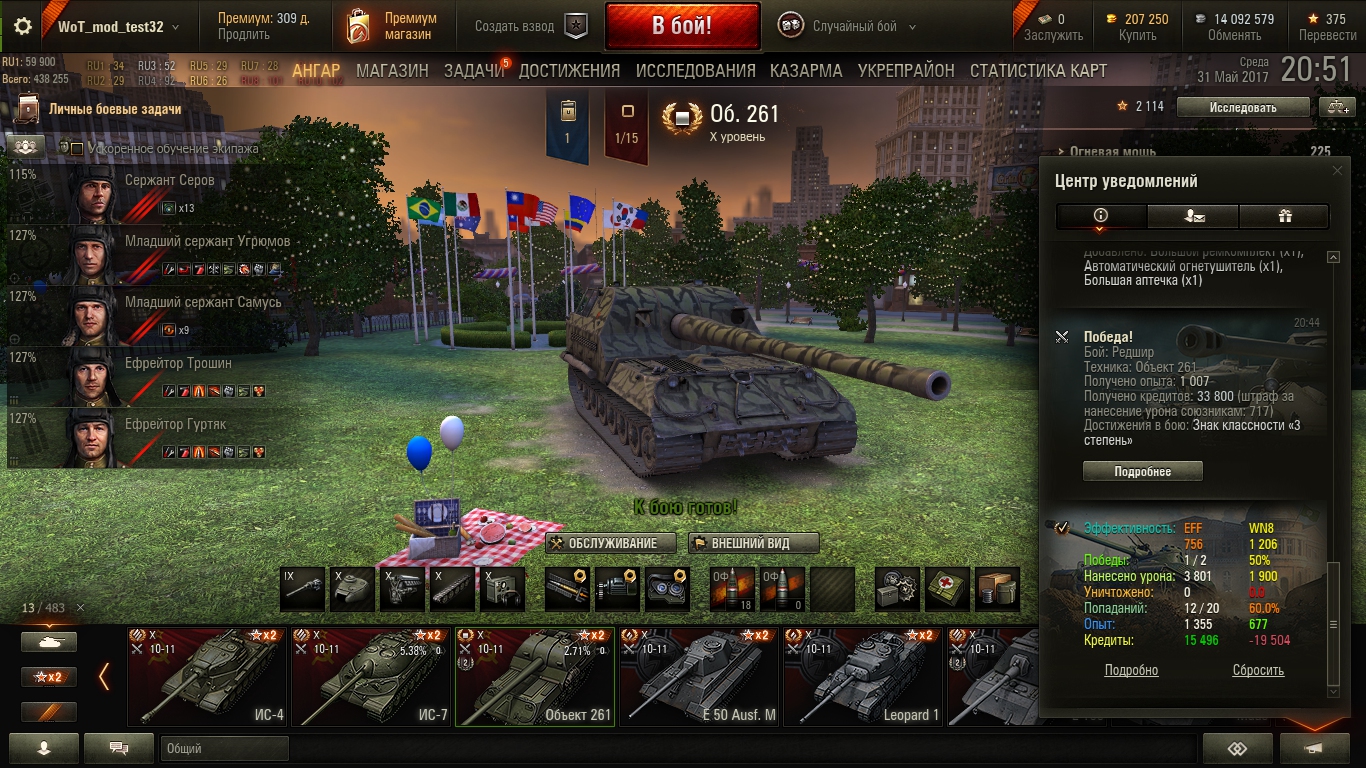Click the Исследовать button
The image size is (1366, 768).
pos(1242,107)
